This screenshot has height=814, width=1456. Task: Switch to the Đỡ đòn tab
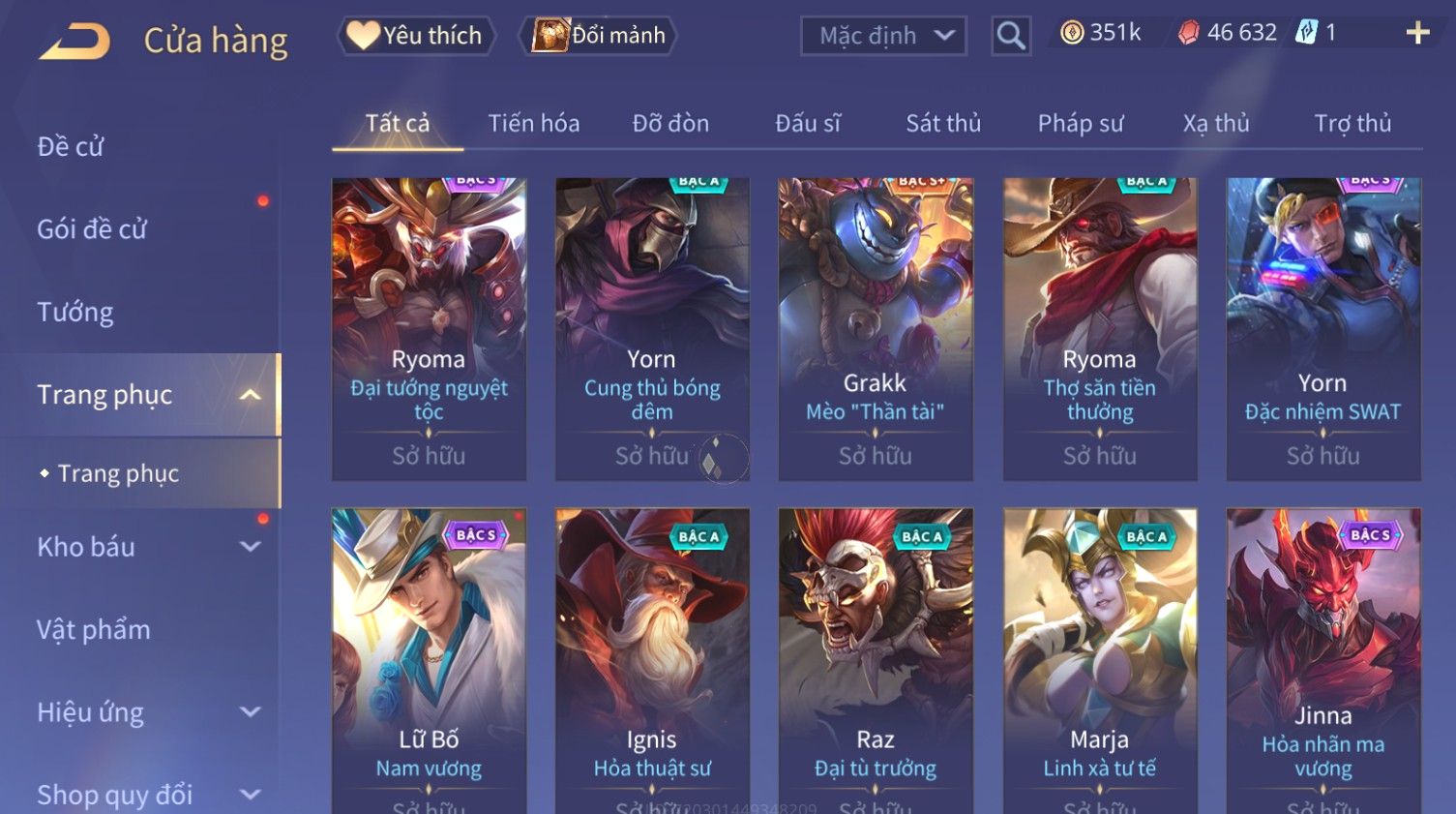670,123
